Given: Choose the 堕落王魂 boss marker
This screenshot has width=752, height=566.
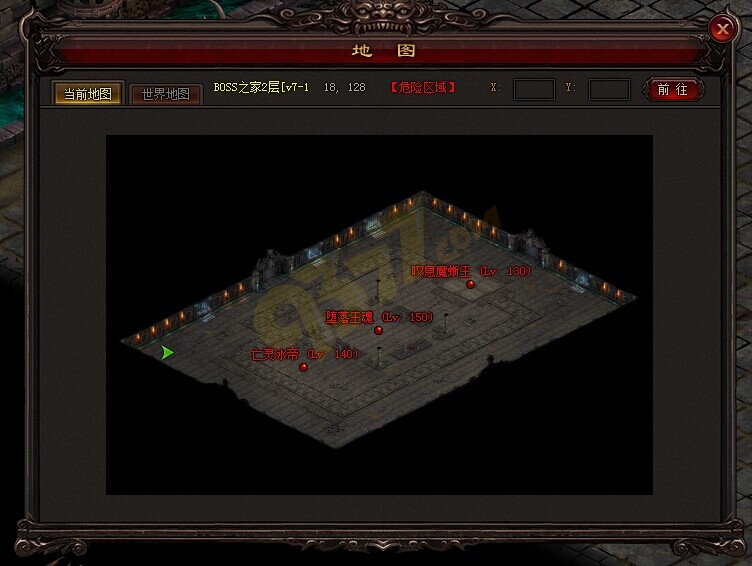Looking at the screenshot, I should [379, 330].
